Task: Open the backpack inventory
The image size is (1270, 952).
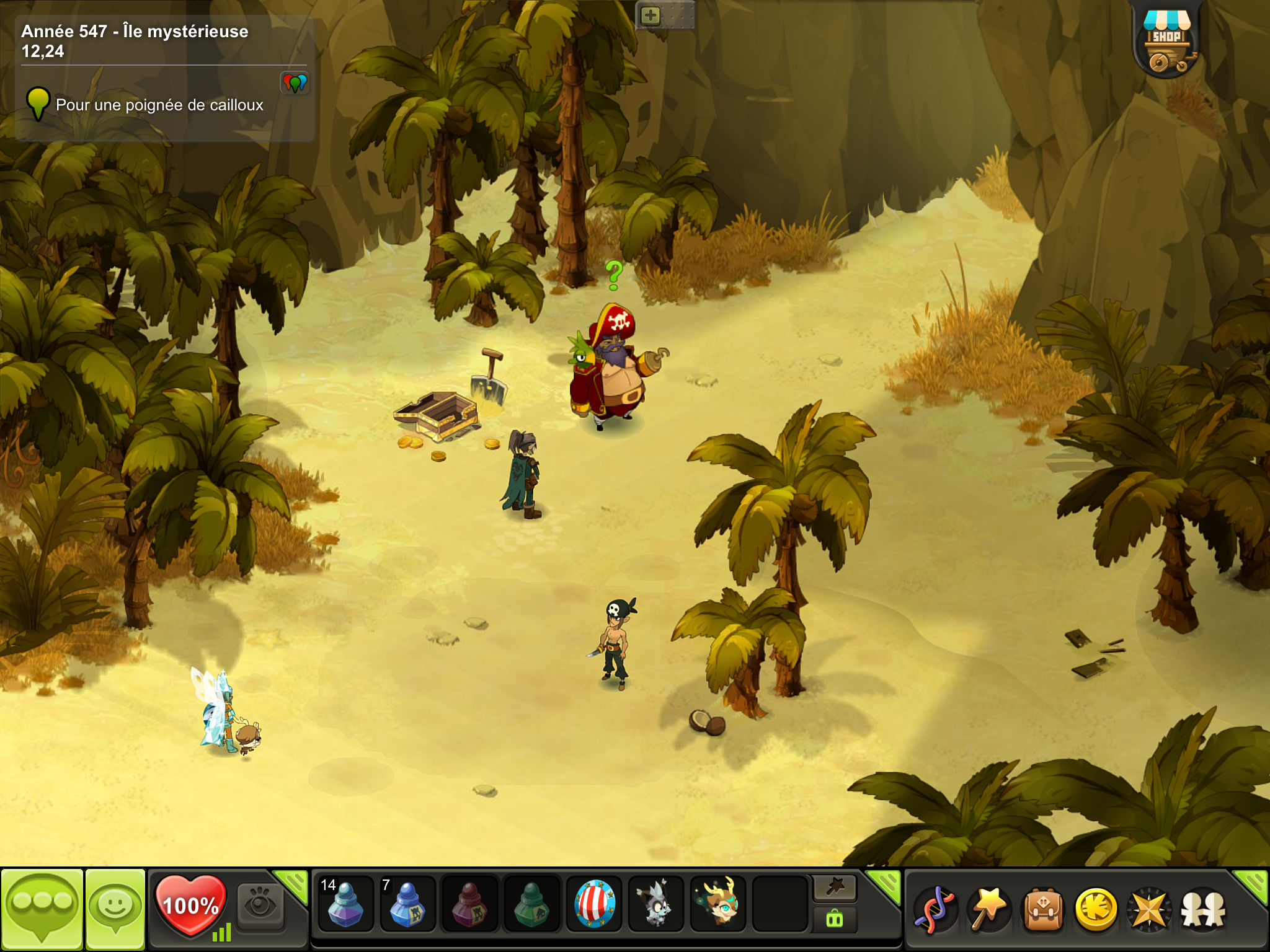Action: pyautogui.click(x=1043, y=909)
